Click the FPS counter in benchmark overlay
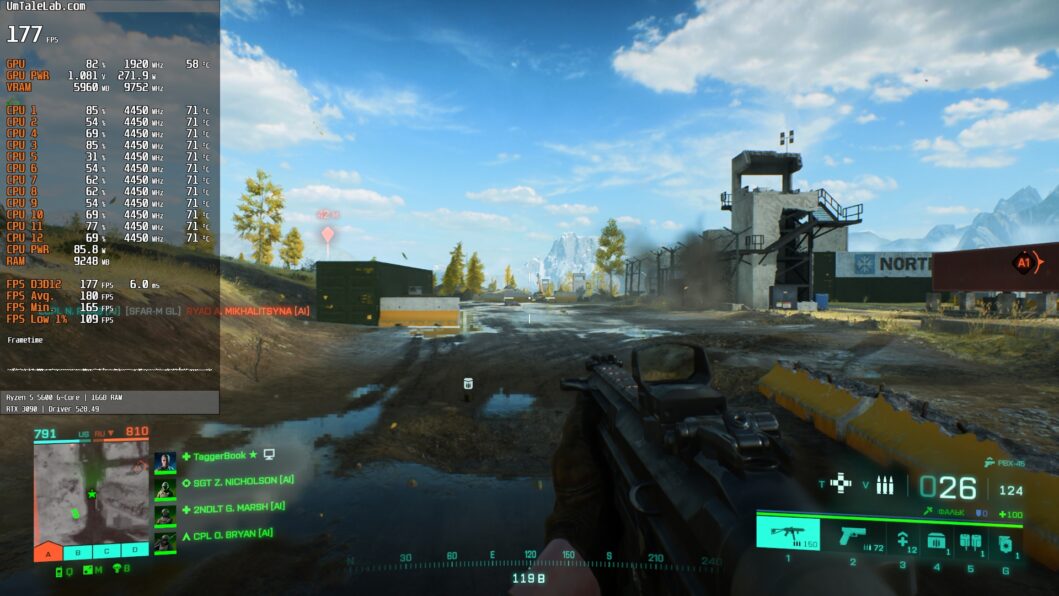The height and width of the screenshot is (596, 1059). pyautogui.click(x=24, y=35)
